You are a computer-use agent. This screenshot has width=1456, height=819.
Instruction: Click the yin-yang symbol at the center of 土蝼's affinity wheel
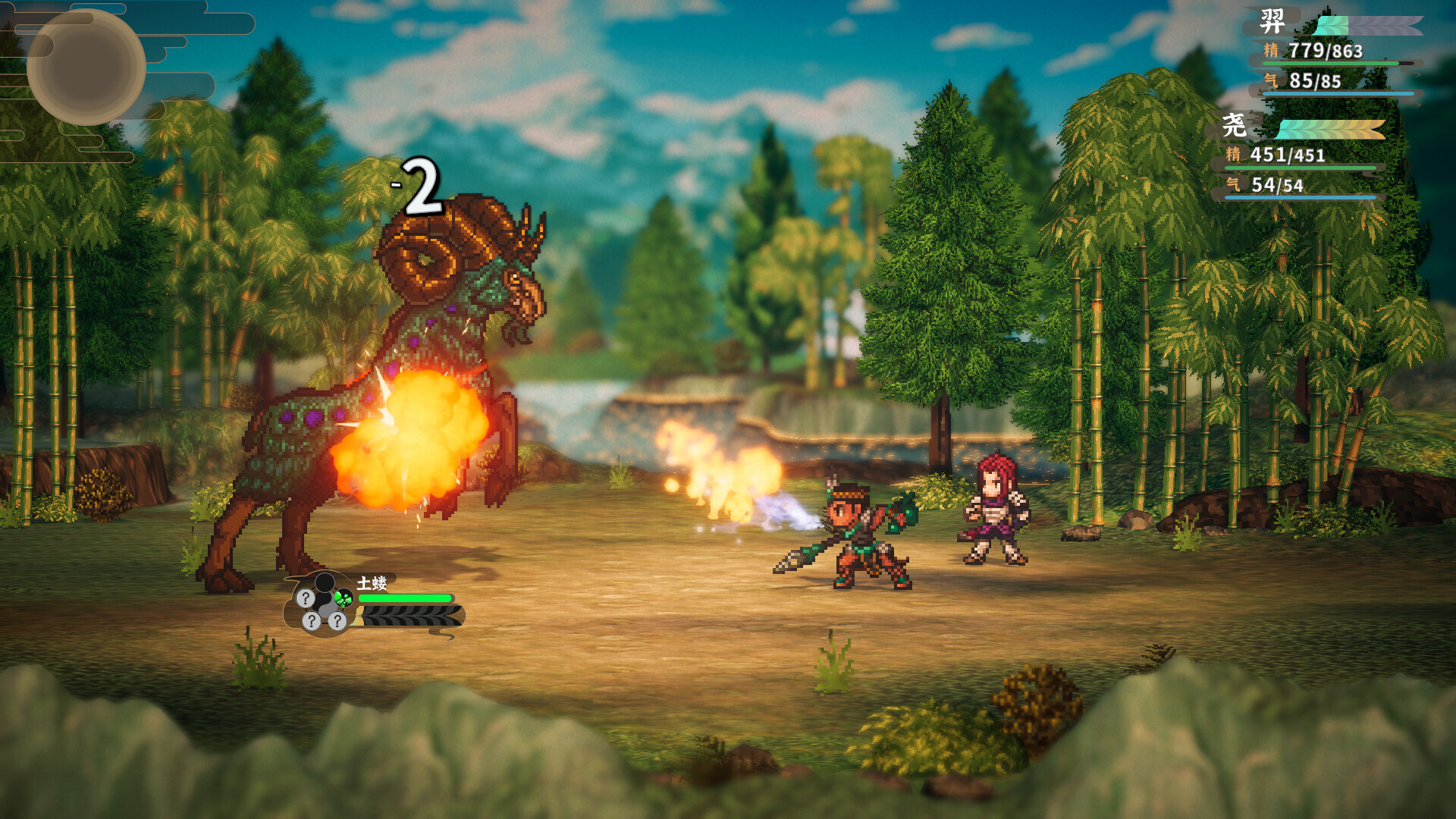pos(325,604)
